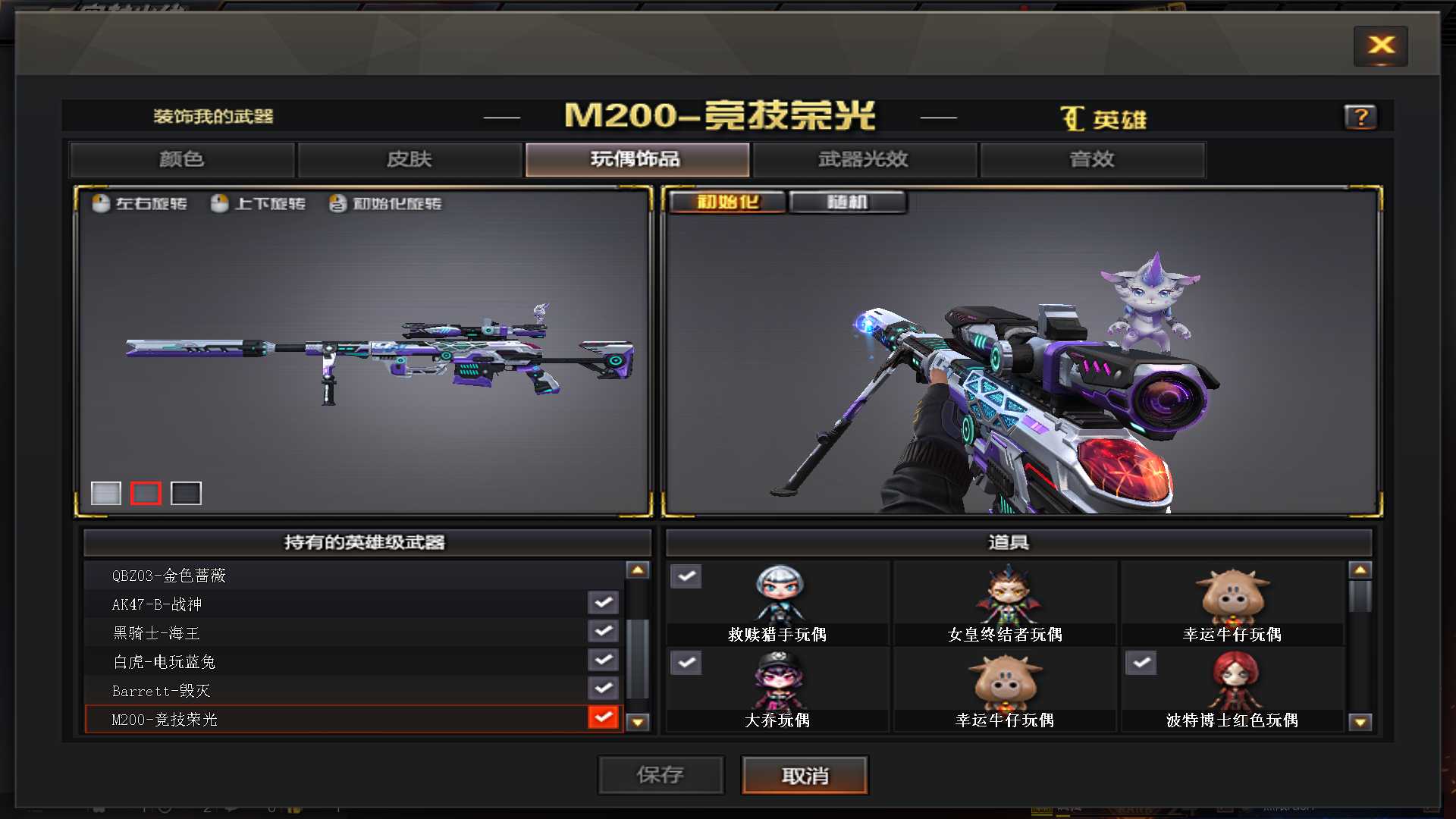Toggle the checkbox next to AK47-B-战神
The image size is (1456, 819).
tap(603, 602)
